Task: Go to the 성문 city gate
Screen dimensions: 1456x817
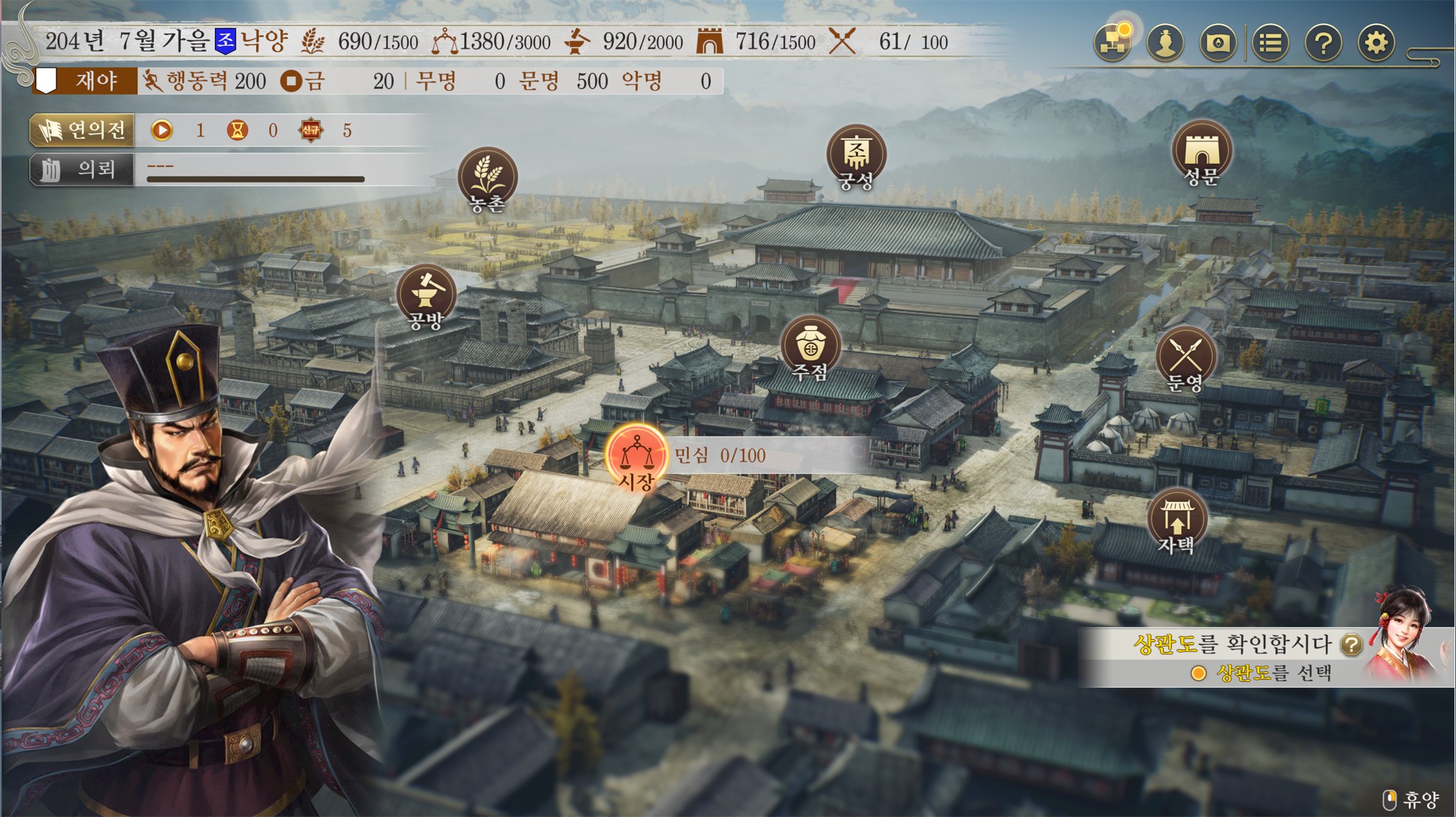Action: [1201, 151]
